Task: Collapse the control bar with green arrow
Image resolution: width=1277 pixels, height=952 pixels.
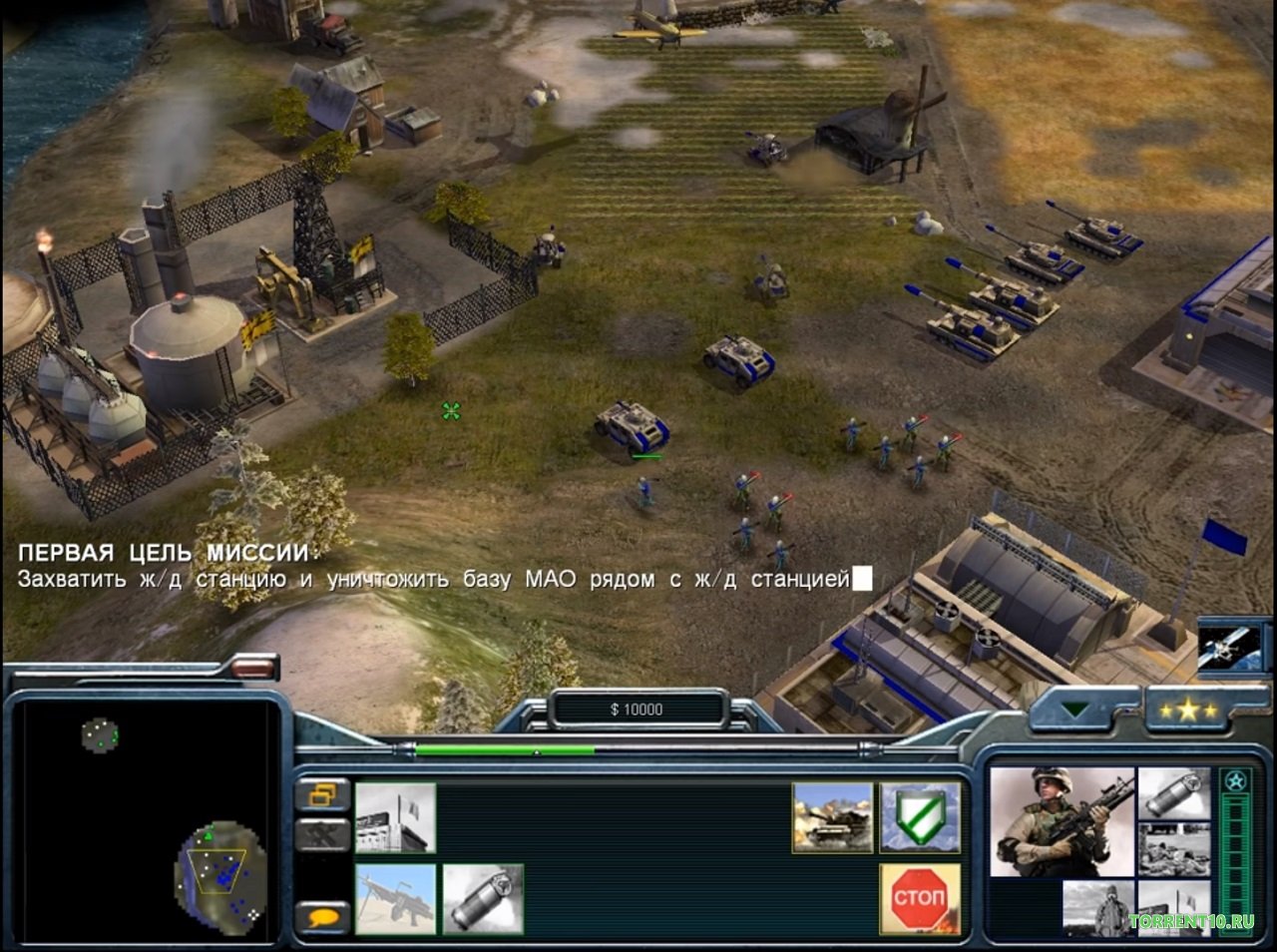Action: click(1074, 711)
